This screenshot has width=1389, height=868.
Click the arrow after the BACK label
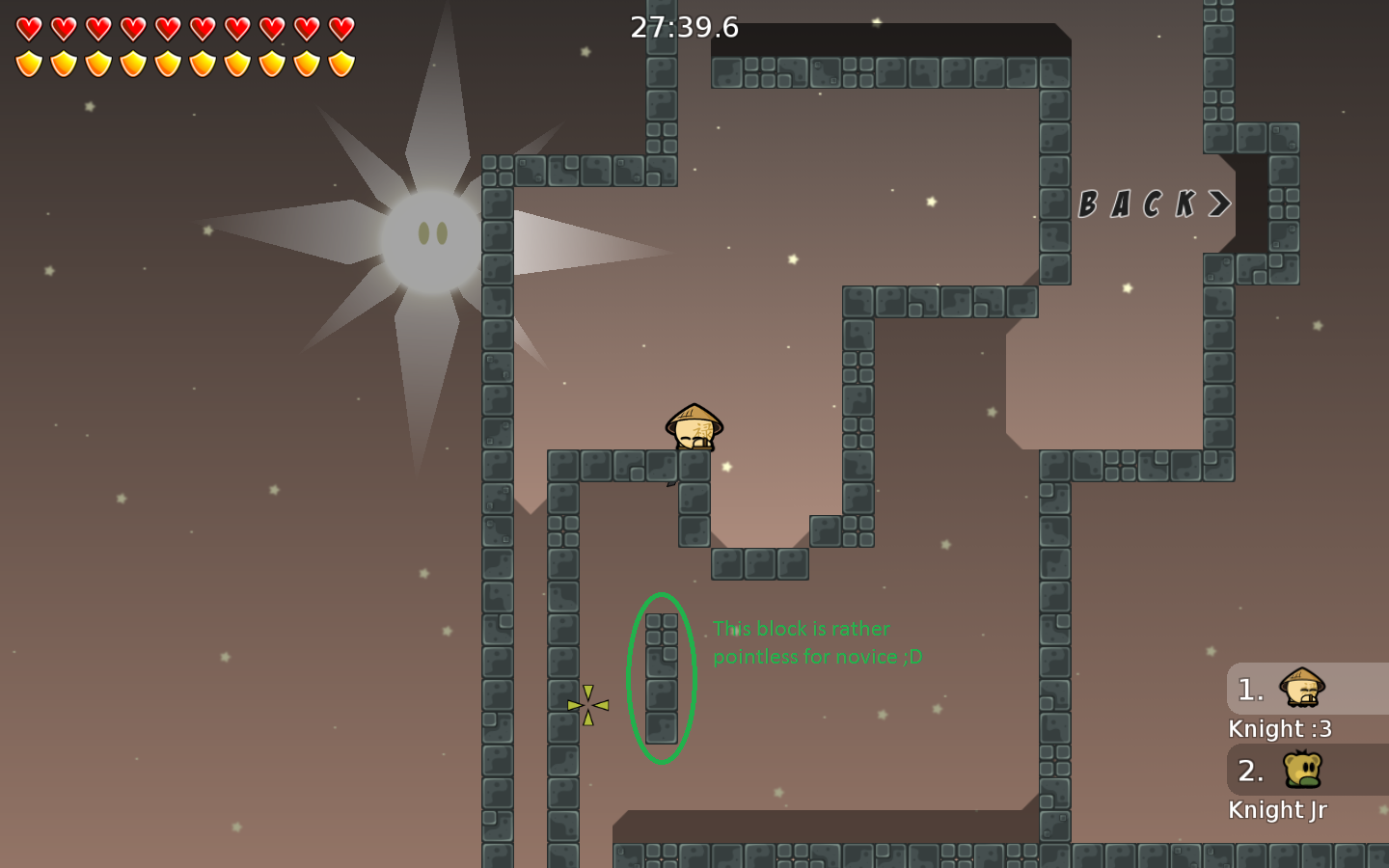pos(1217,203)
